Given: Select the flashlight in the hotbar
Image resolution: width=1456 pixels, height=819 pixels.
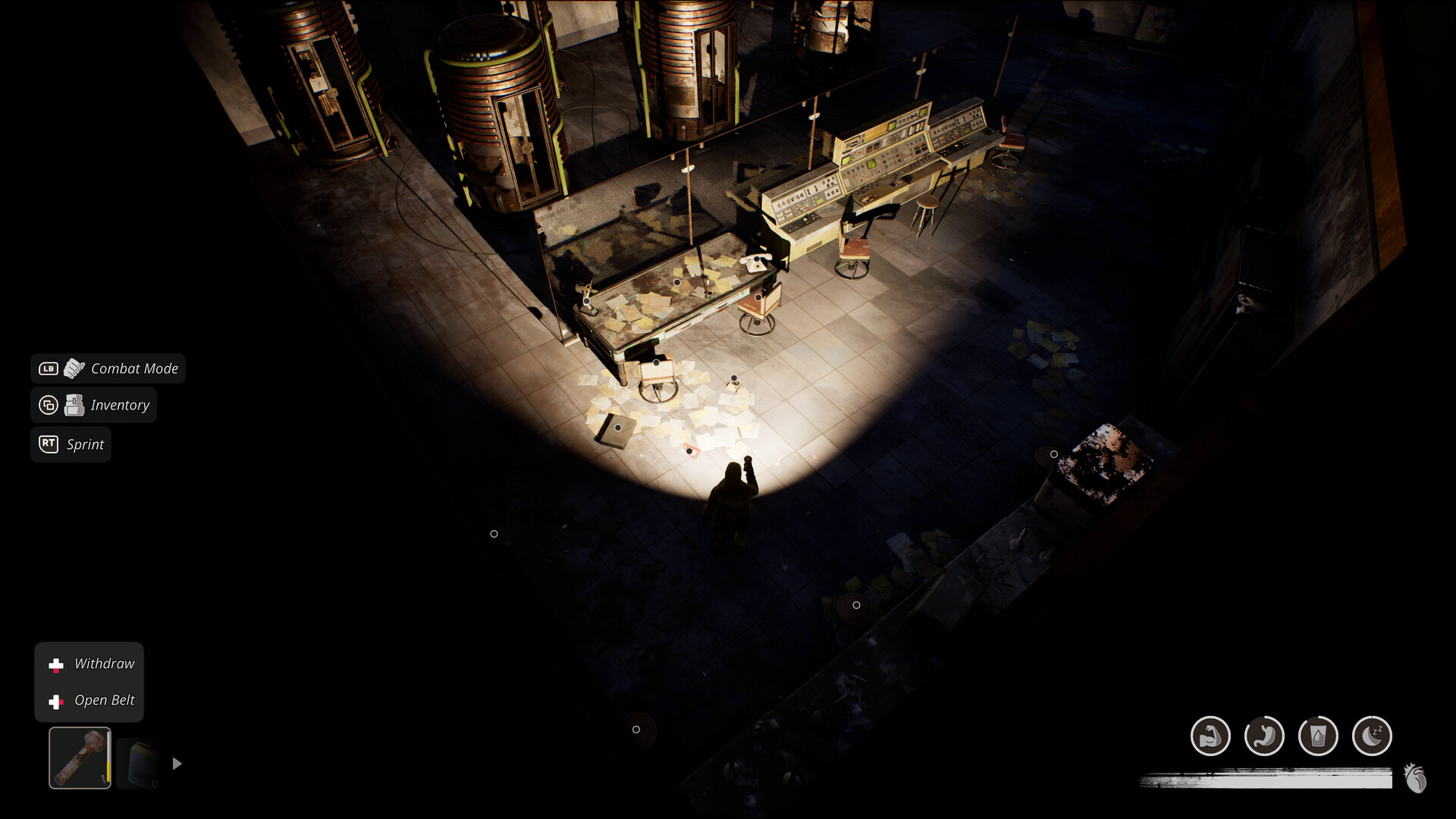Looking at the screenshot, I should pos(79,758).
